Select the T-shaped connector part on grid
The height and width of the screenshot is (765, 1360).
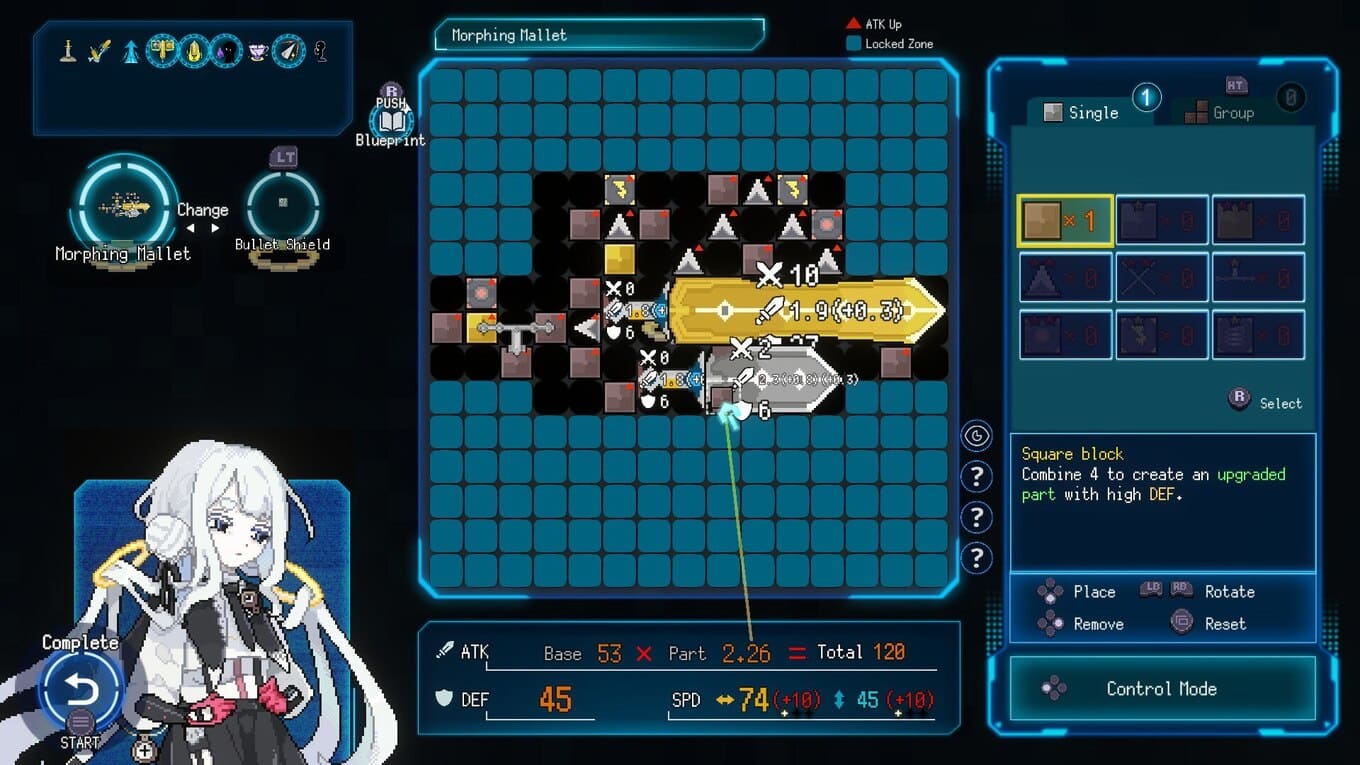coord(516,332)
